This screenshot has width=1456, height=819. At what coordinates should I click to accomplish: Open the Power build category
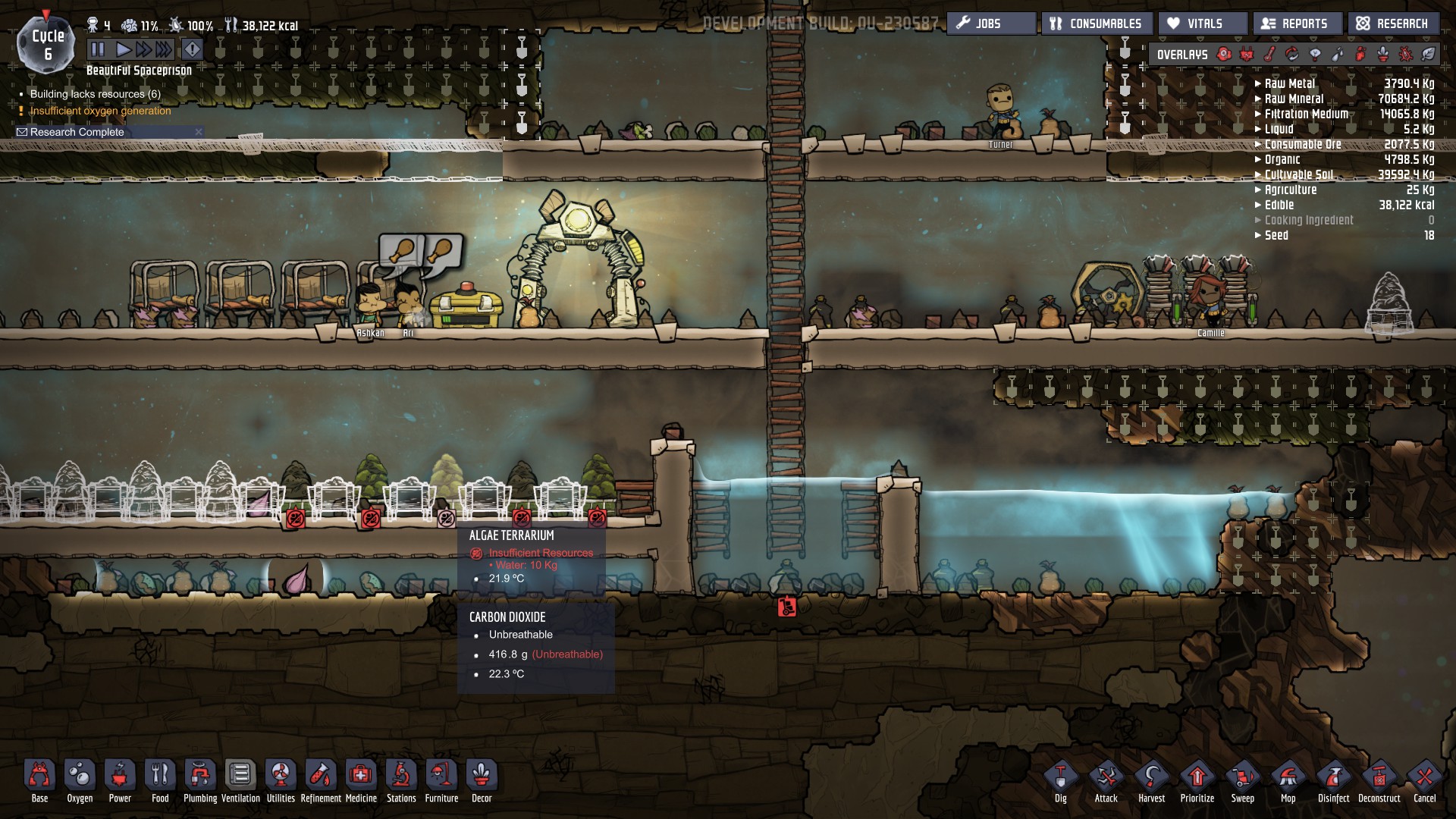[120, 780]
